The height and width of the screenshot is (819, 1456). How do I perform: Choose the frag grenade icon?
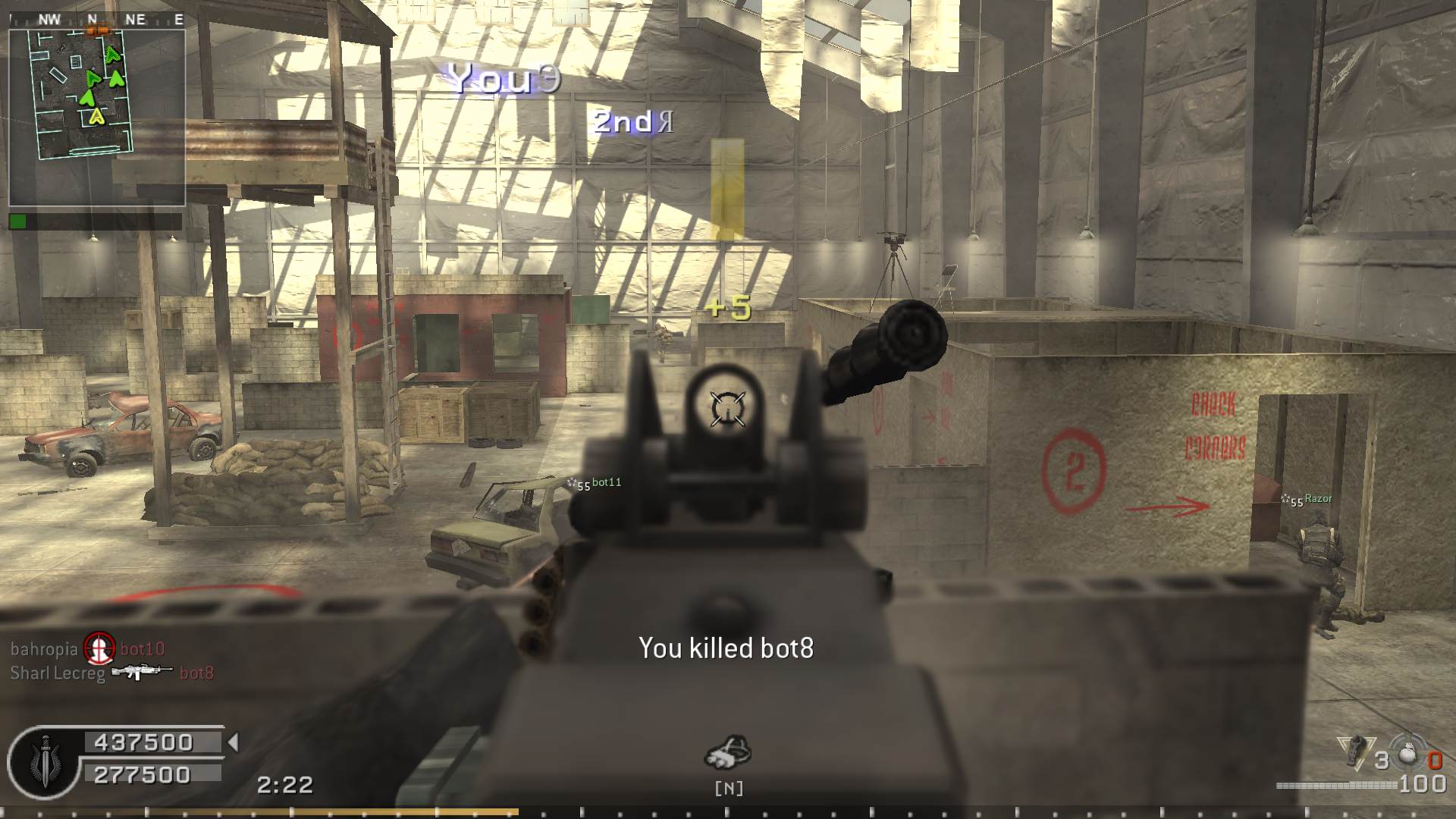click(x=1407, y=754)
